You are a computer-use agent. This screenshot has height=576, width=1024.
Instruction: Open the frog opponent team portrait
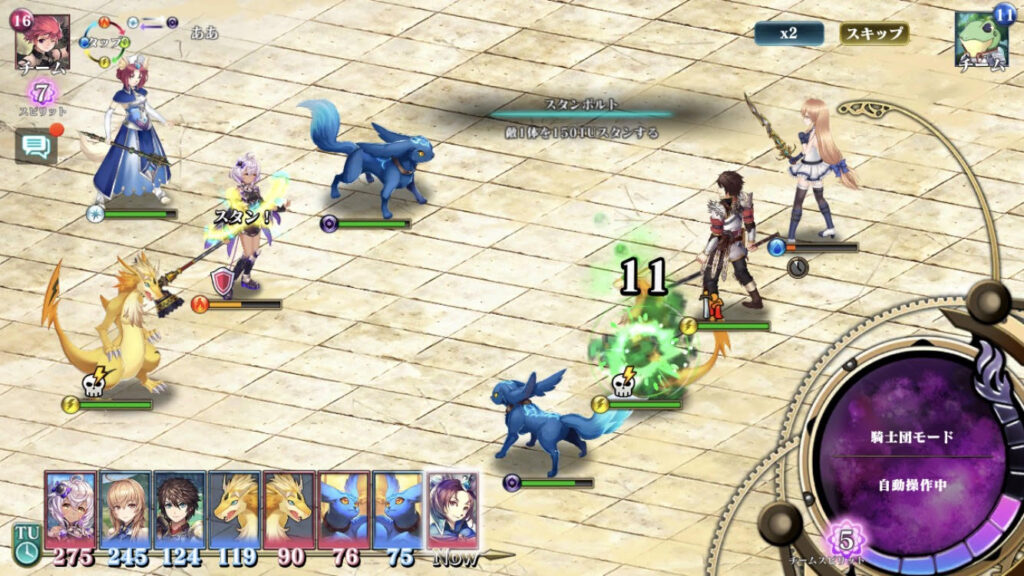[980, 40]
